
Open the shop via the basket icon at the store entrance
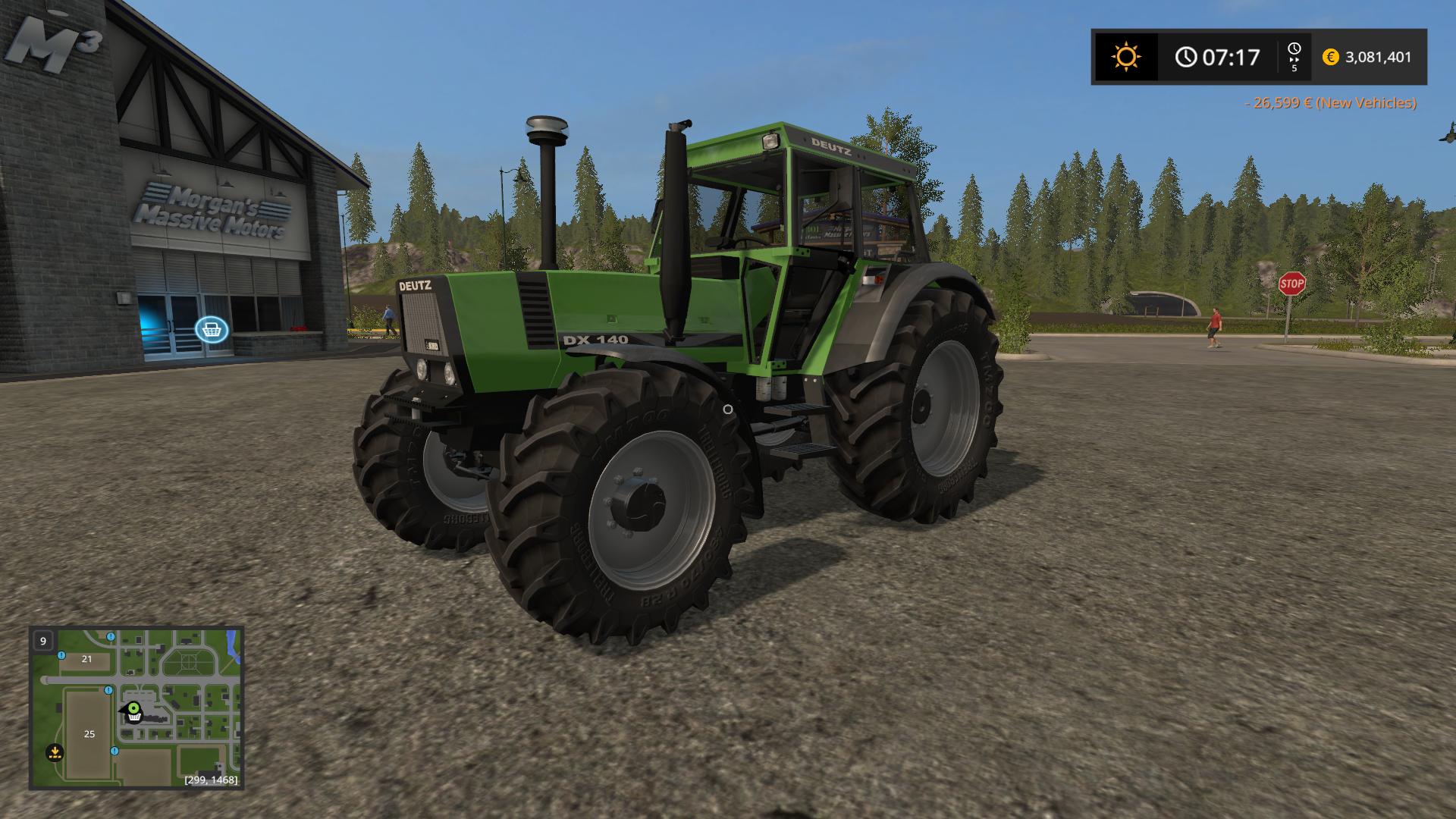tap(211, 329)
